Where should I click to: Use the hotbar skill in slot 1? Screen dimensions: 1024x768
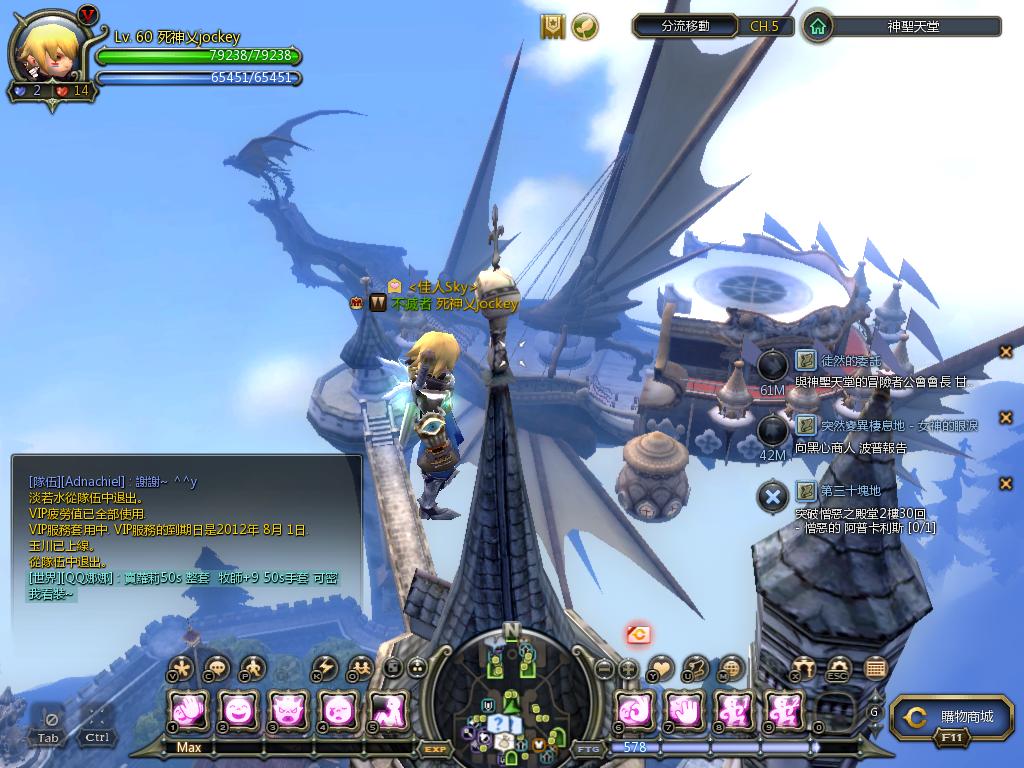tap(188, 711)
